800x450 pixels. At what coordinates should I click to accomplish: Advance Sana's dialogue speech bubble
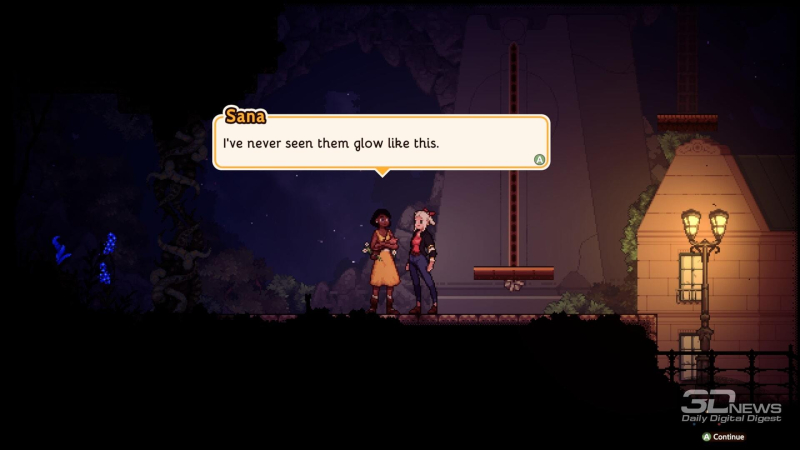click(x=540, y=159)
